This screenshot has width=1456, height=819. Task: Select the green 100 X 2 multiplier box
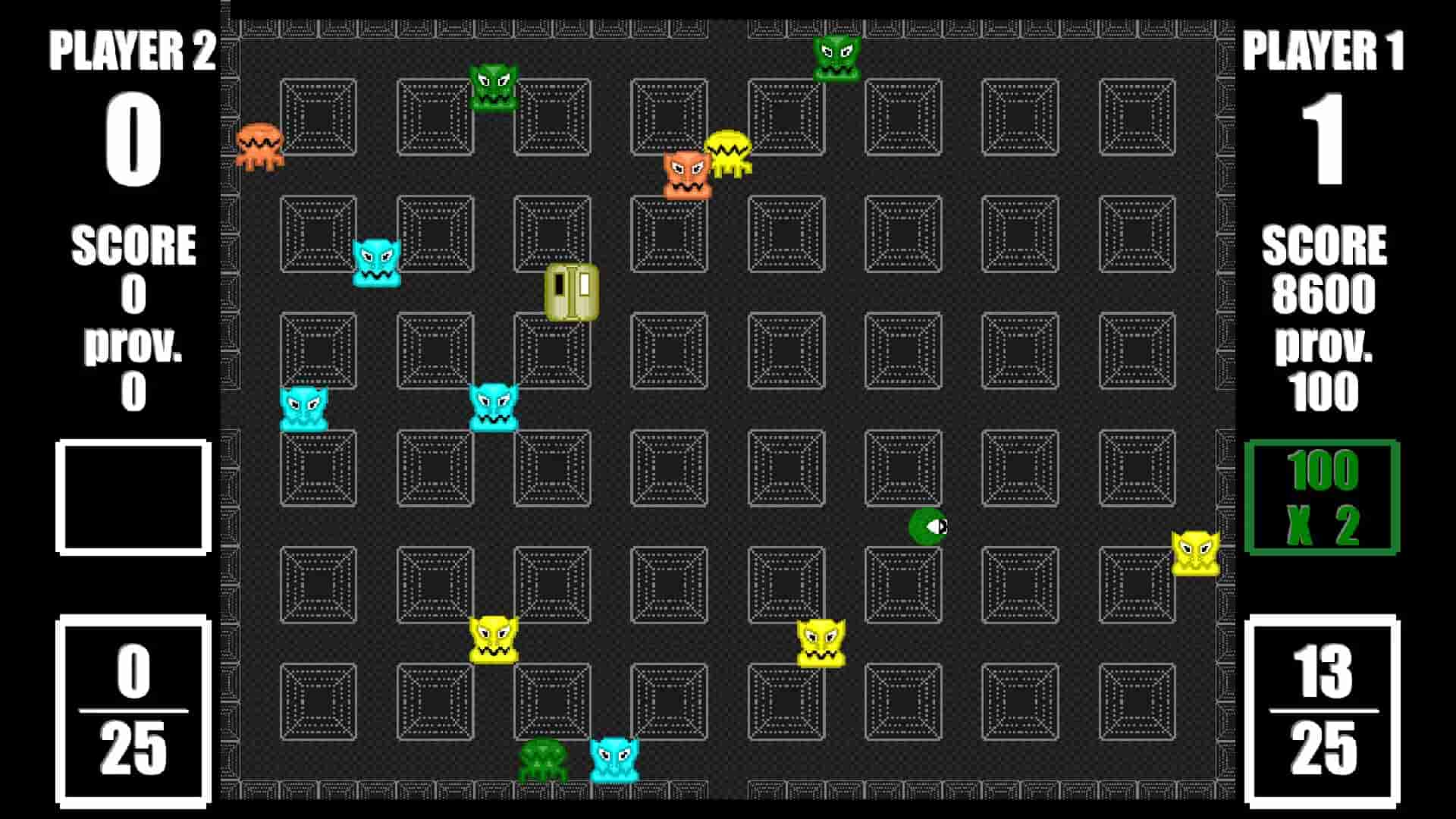click(1323, 497)
